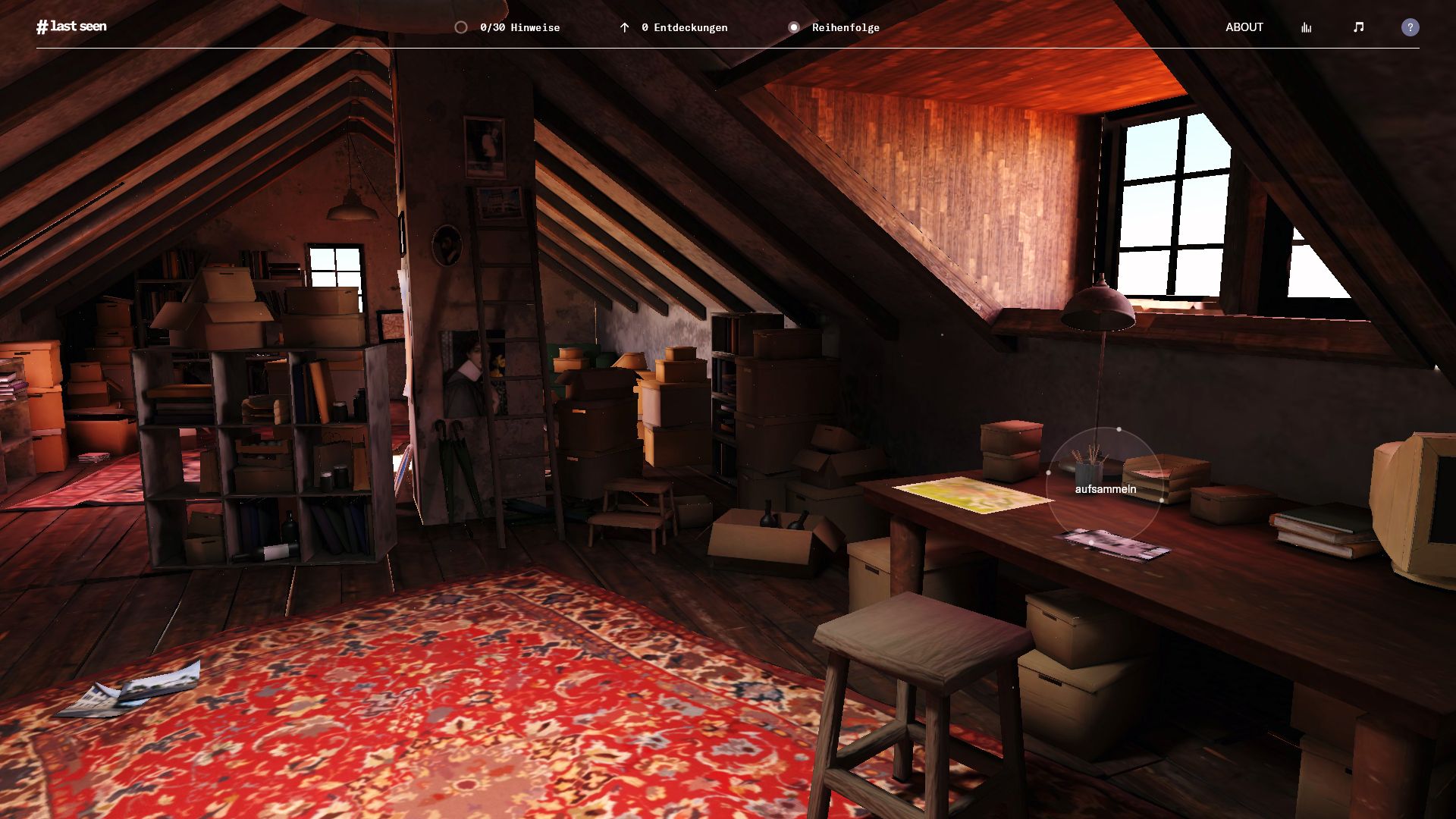Screen dimensions: 1456x819
Task: Open the 0/30 Hinweise tracker
Action: click(x=507, y=27)
